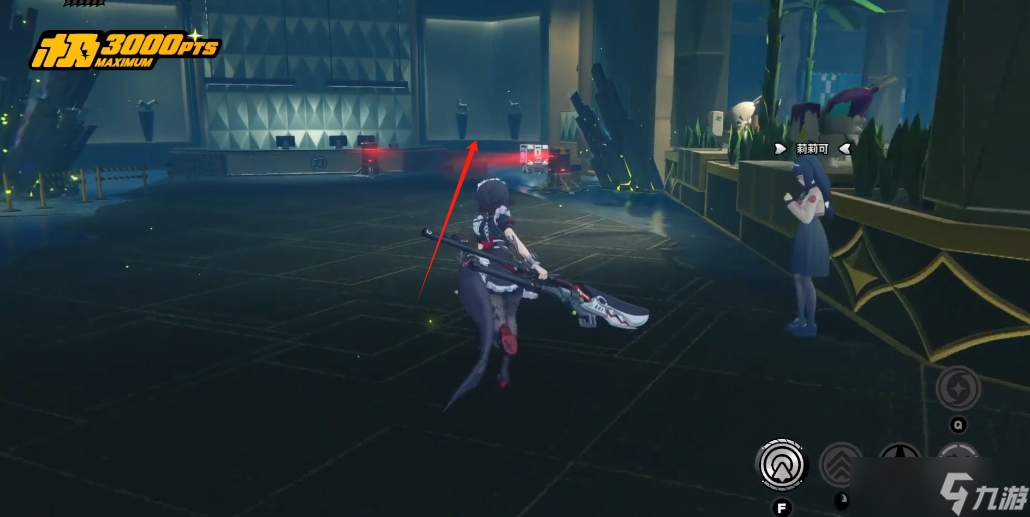
Task: Use the partly hidden basic attack button
Action: 899,460
